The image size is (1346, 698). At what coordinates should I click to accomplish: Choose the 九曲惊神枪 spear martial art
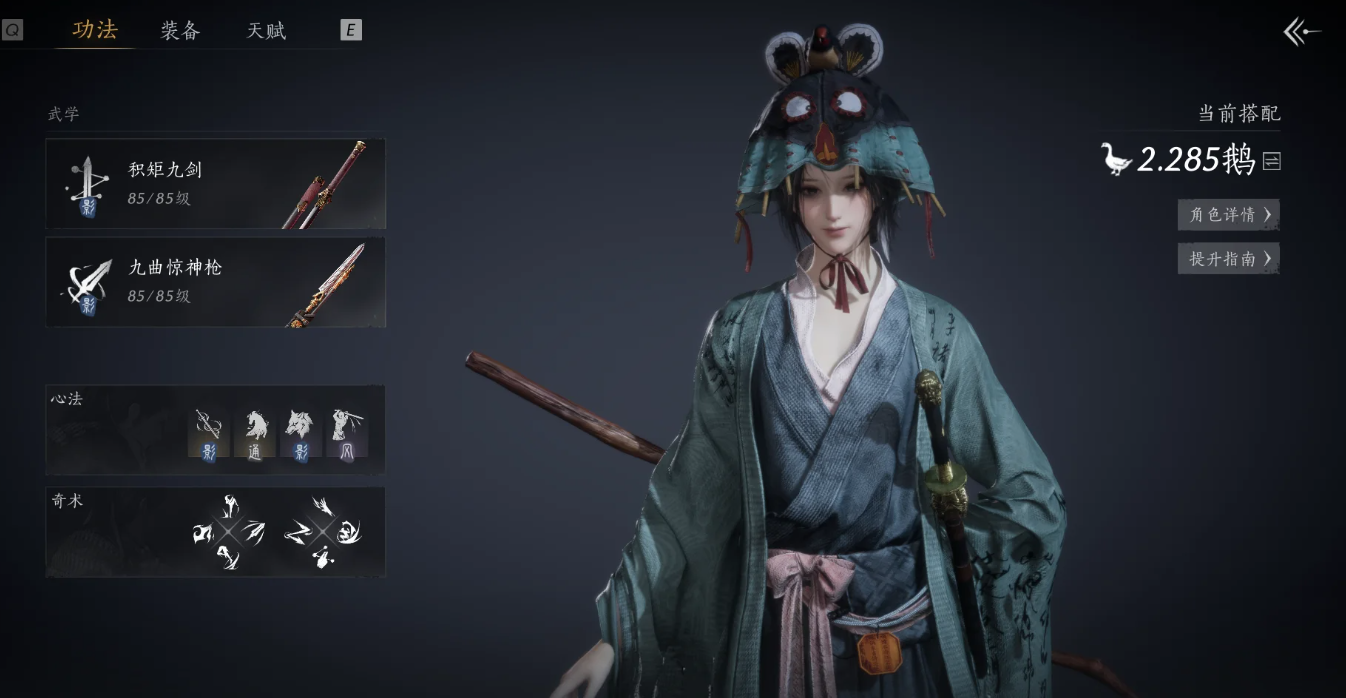point(215,281)
